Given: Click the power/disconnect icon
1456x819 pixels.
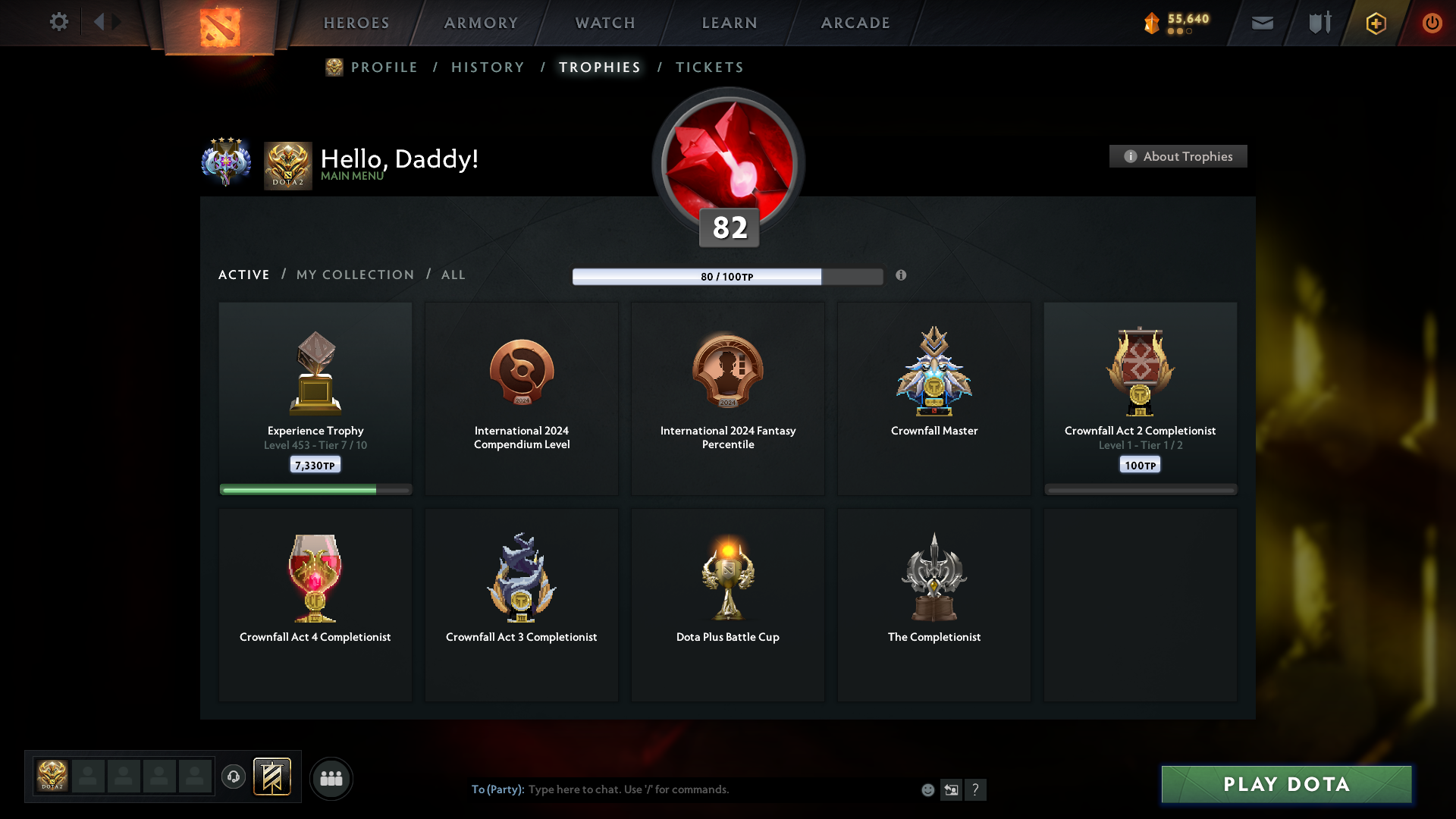Looking at the screenshot, I should [1432, 23].
